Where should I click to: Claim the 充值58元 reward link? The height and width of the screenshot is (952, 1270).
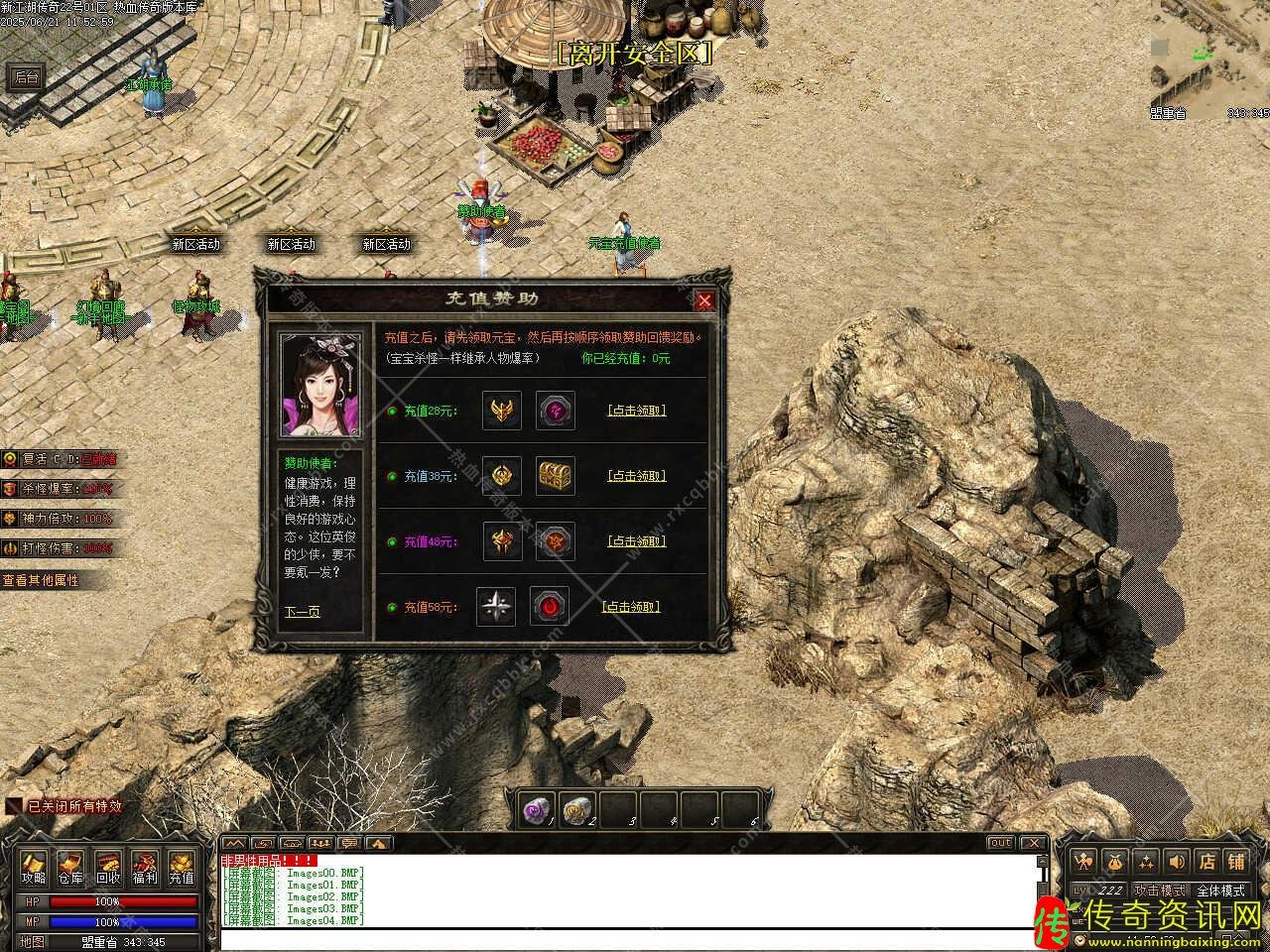[x=631, y=607]
